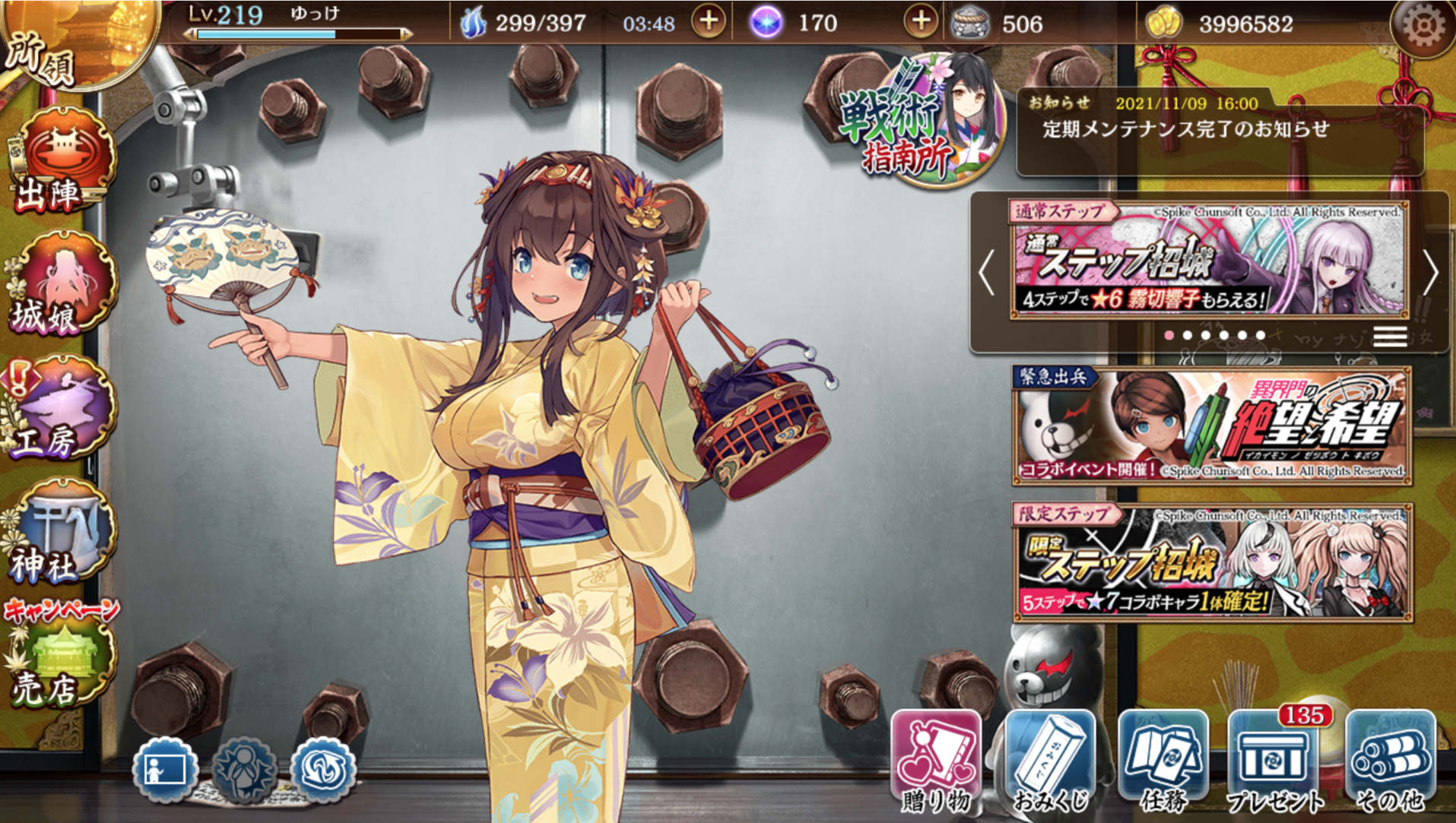Open the 通常ステップ招城 banner

tap(1209, 260)
